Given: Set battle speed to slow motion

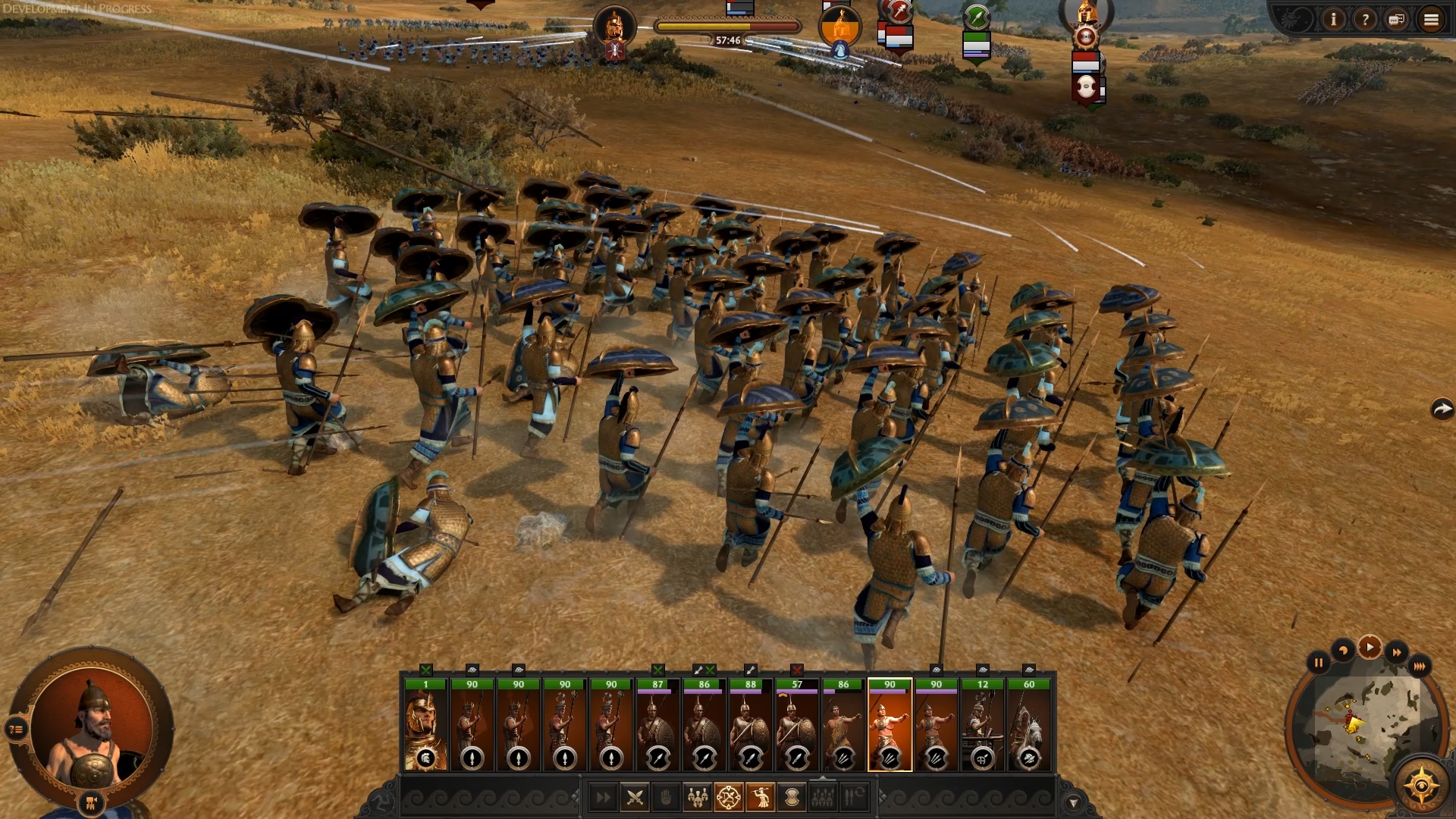Looking at the screenshot, I should [1343, 651].
